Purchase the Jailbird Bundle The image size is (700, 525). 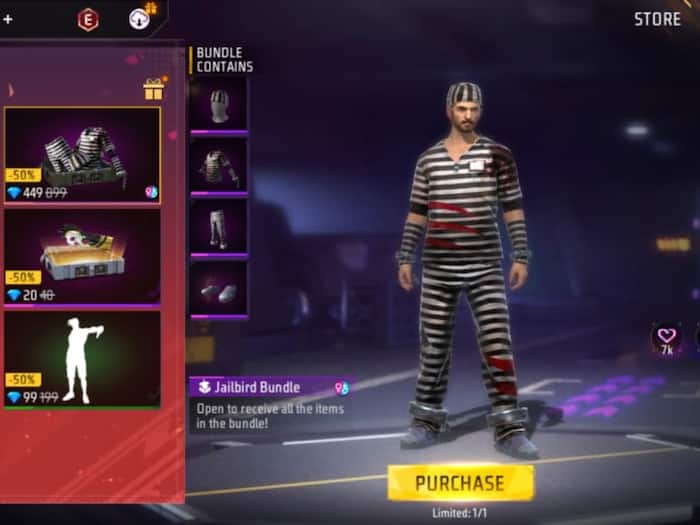(460, 483)
